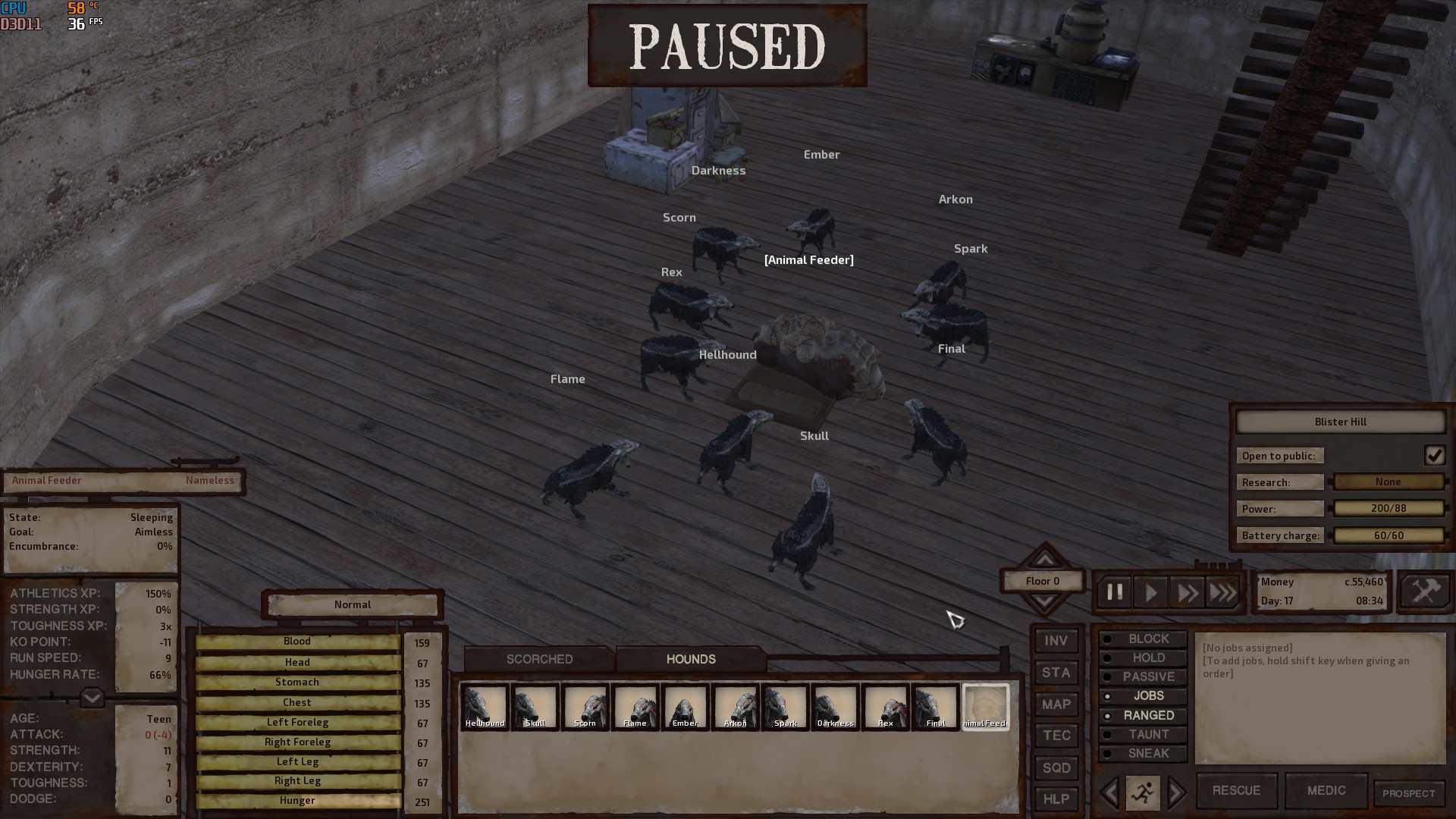The image size is (1456, 819).
Task: Click the build hammer icon
Action: click(x=1424, y=593)
